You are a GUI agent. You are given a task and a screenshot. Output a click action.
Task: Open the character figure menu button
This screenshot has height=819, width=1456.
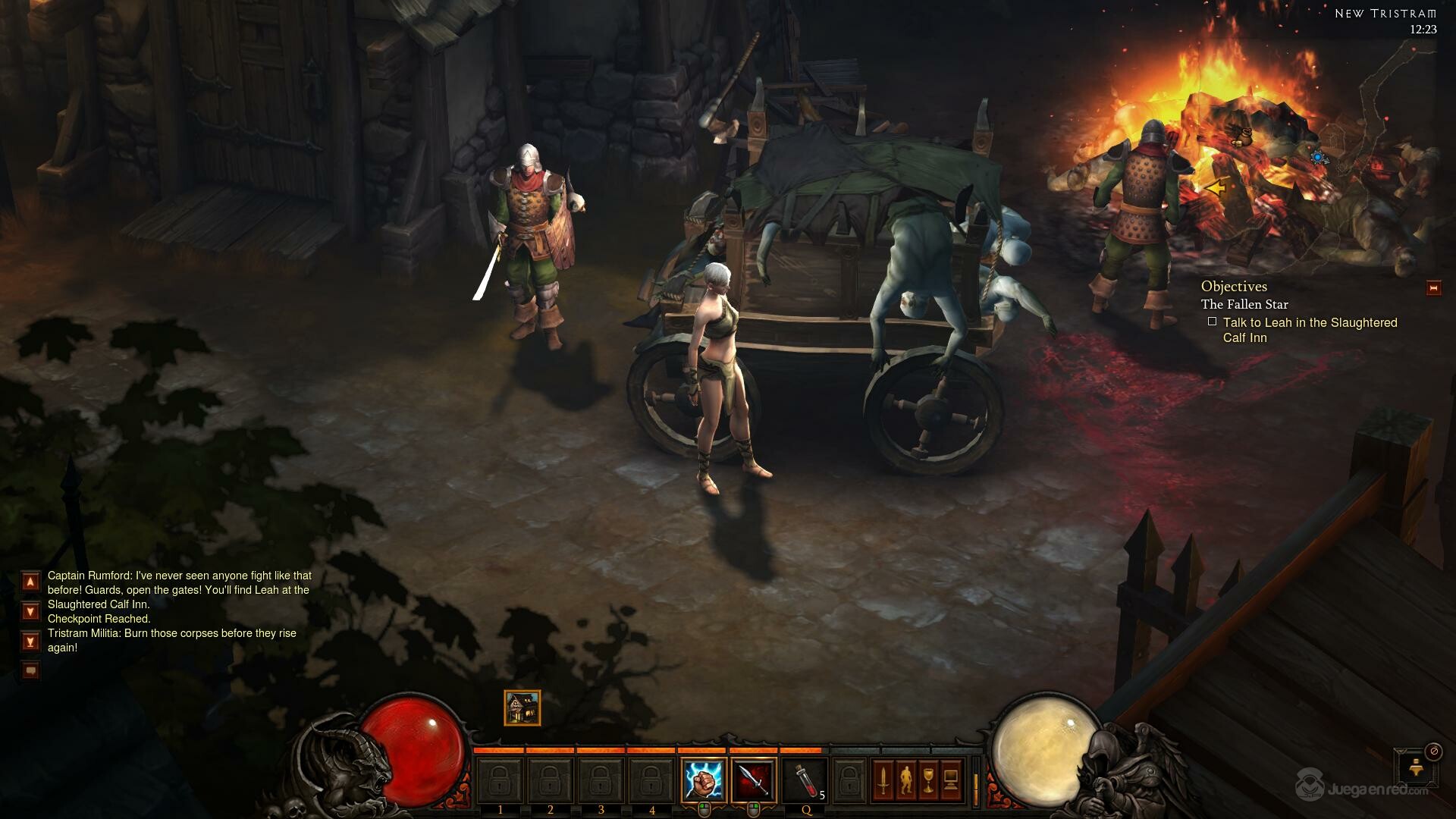[905, 780]
